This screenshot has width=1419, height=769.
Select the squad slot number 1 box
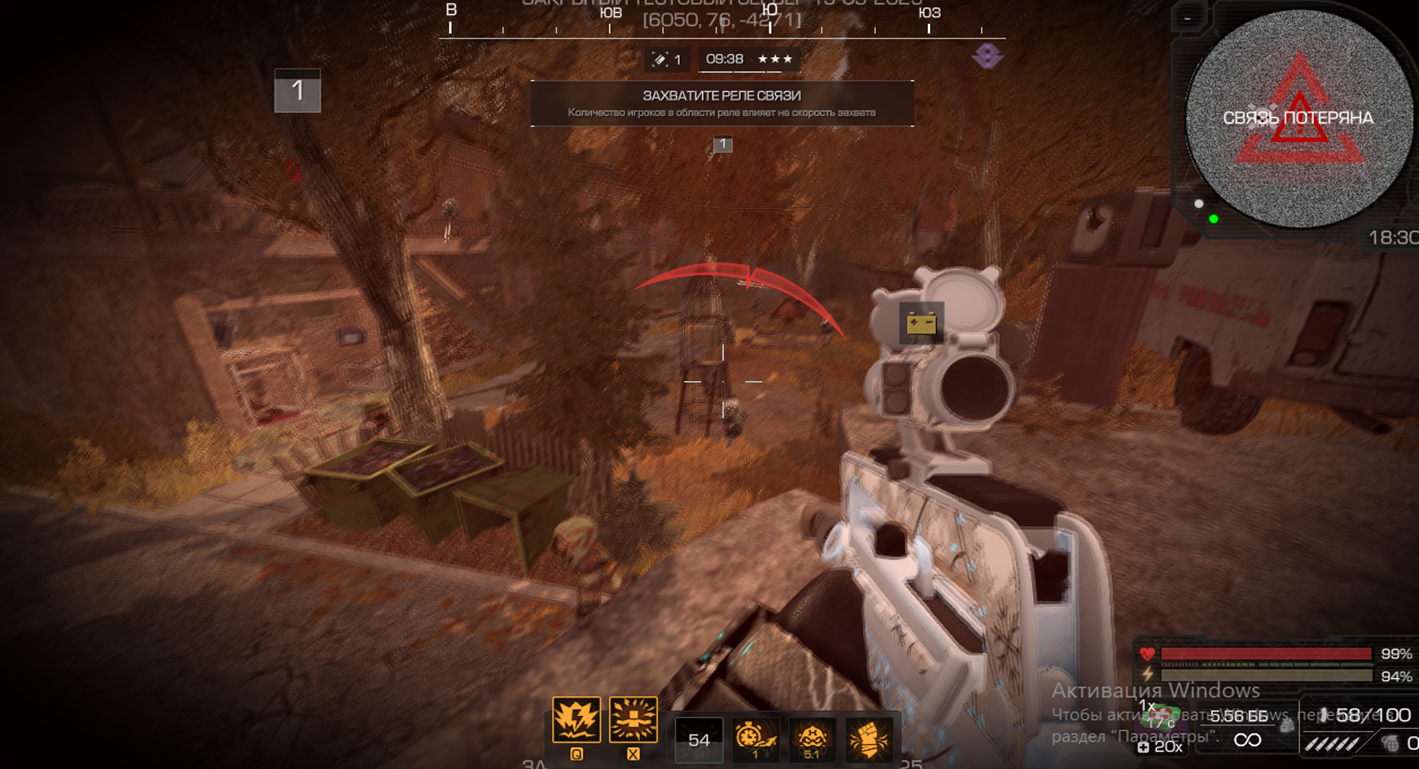tap(297, 91)
